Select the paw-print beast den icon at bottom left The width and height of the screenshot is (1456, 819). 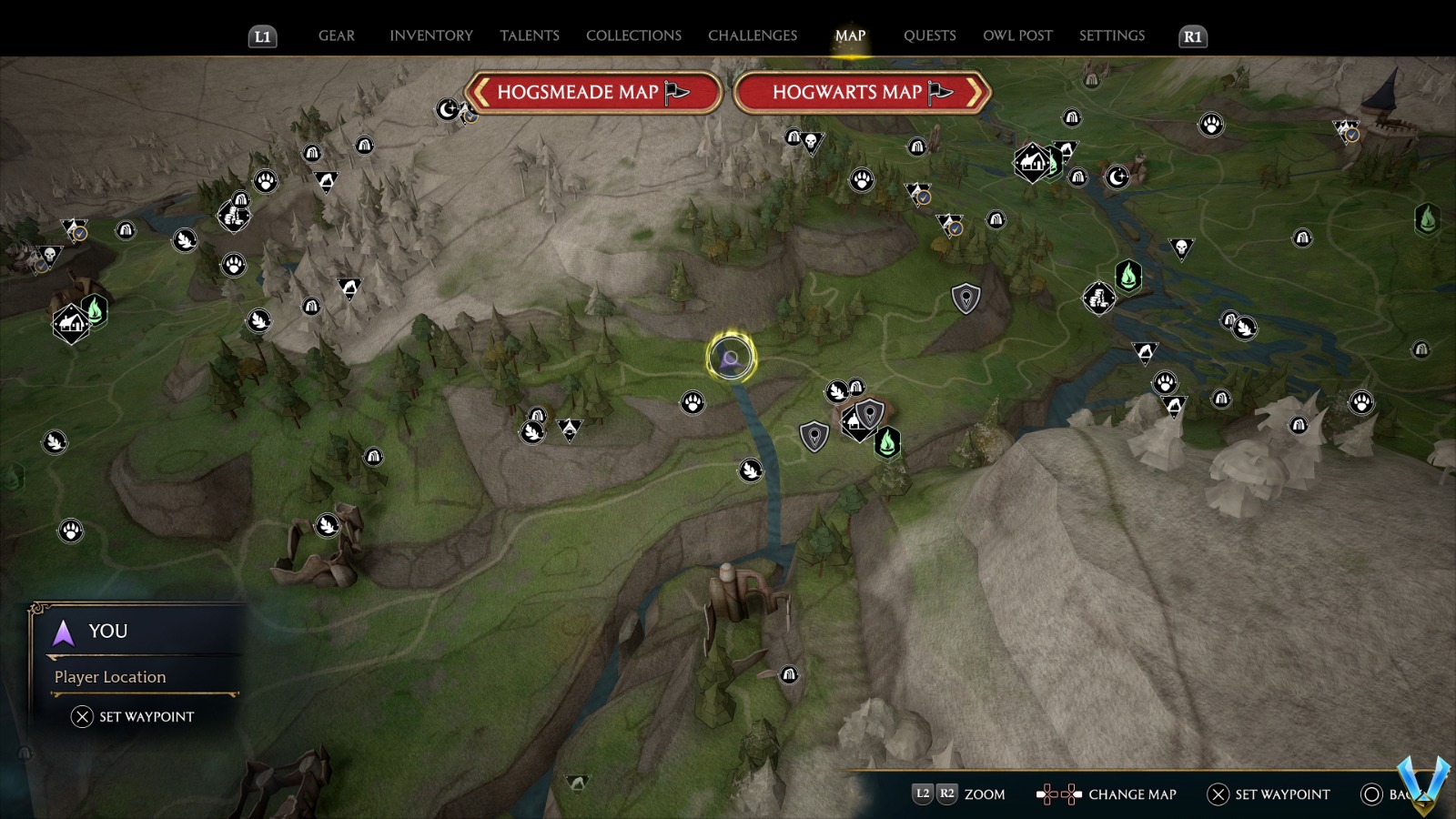coord(71,529)
